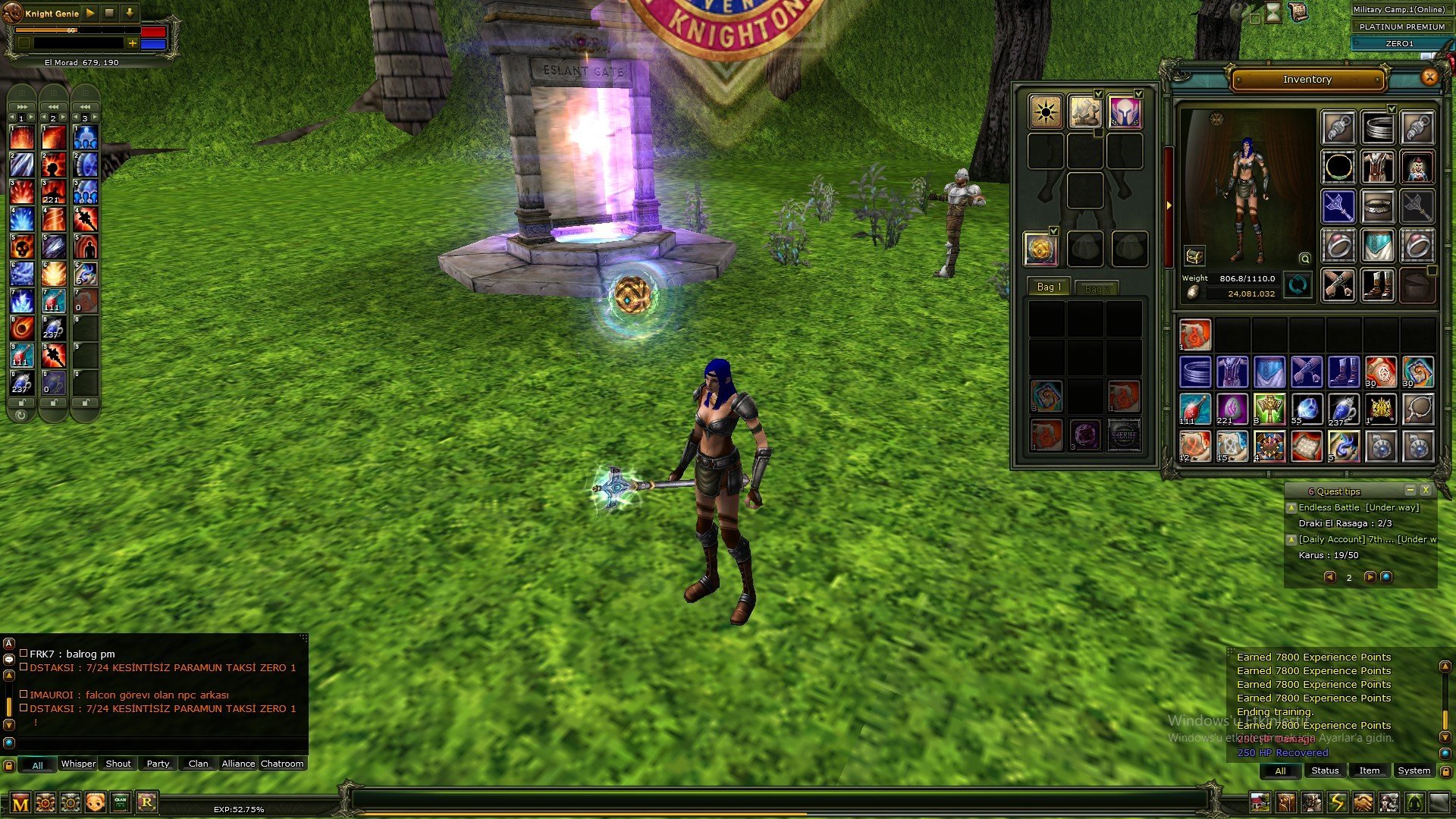Toggle the blue dot quest filter in Quest tips
This screenshot has height=819, width=1456.
tap(1386, 577)
